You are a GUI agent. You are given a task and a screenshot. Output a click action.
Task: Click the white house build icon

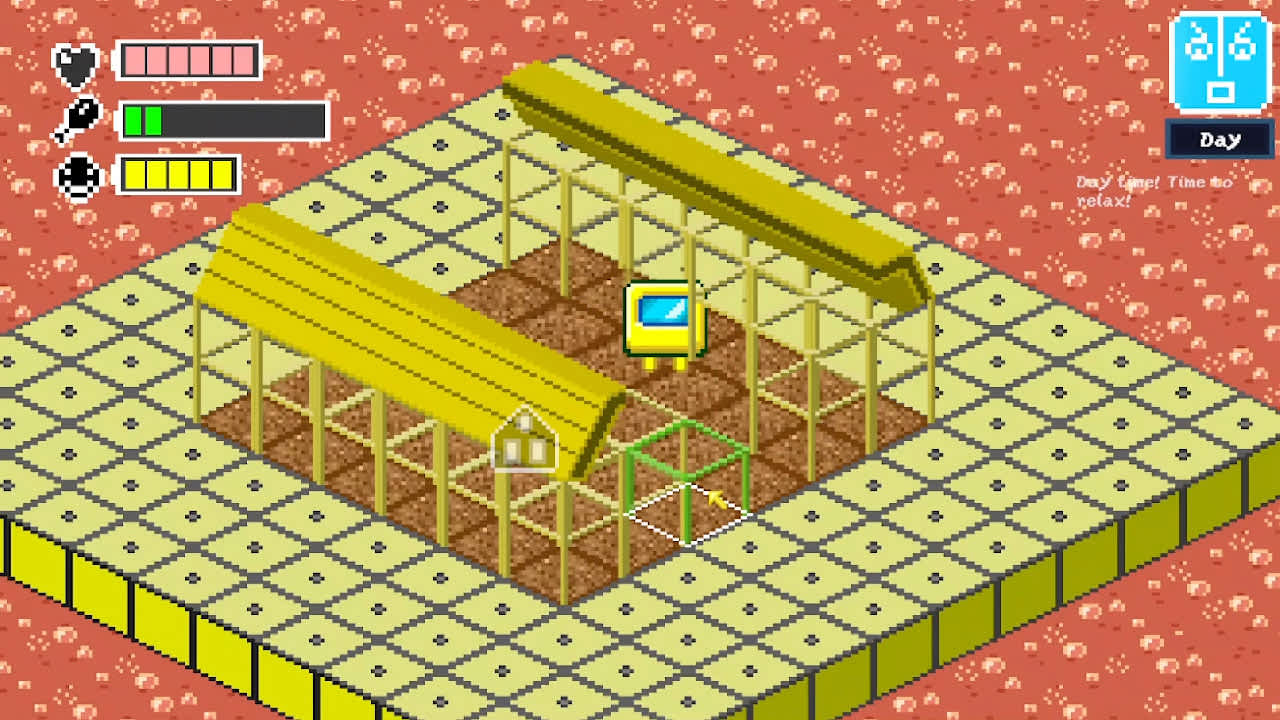[x=523, y=444]
